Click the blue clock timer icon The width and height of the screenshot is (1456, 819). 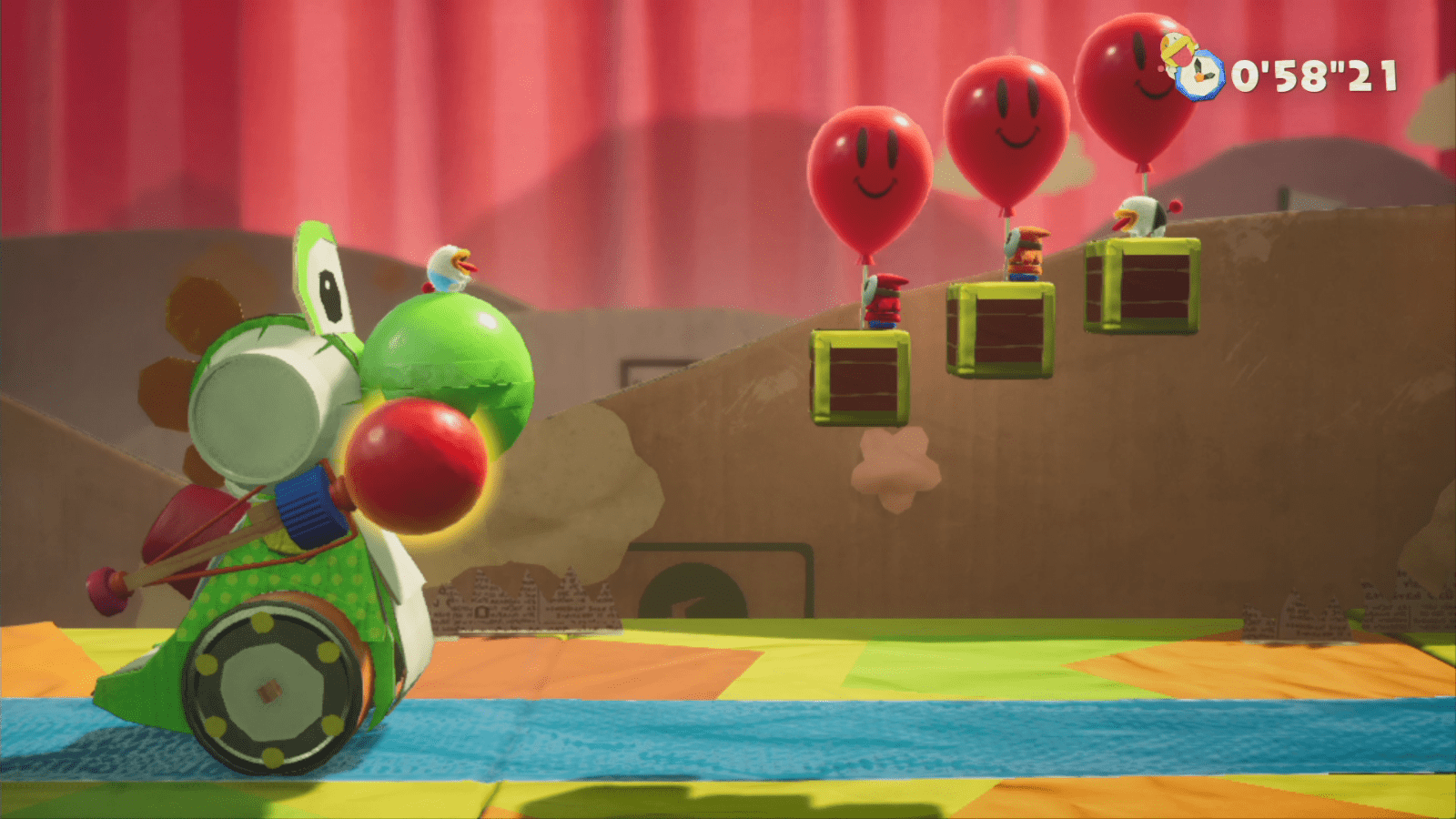click(1198, 76)
